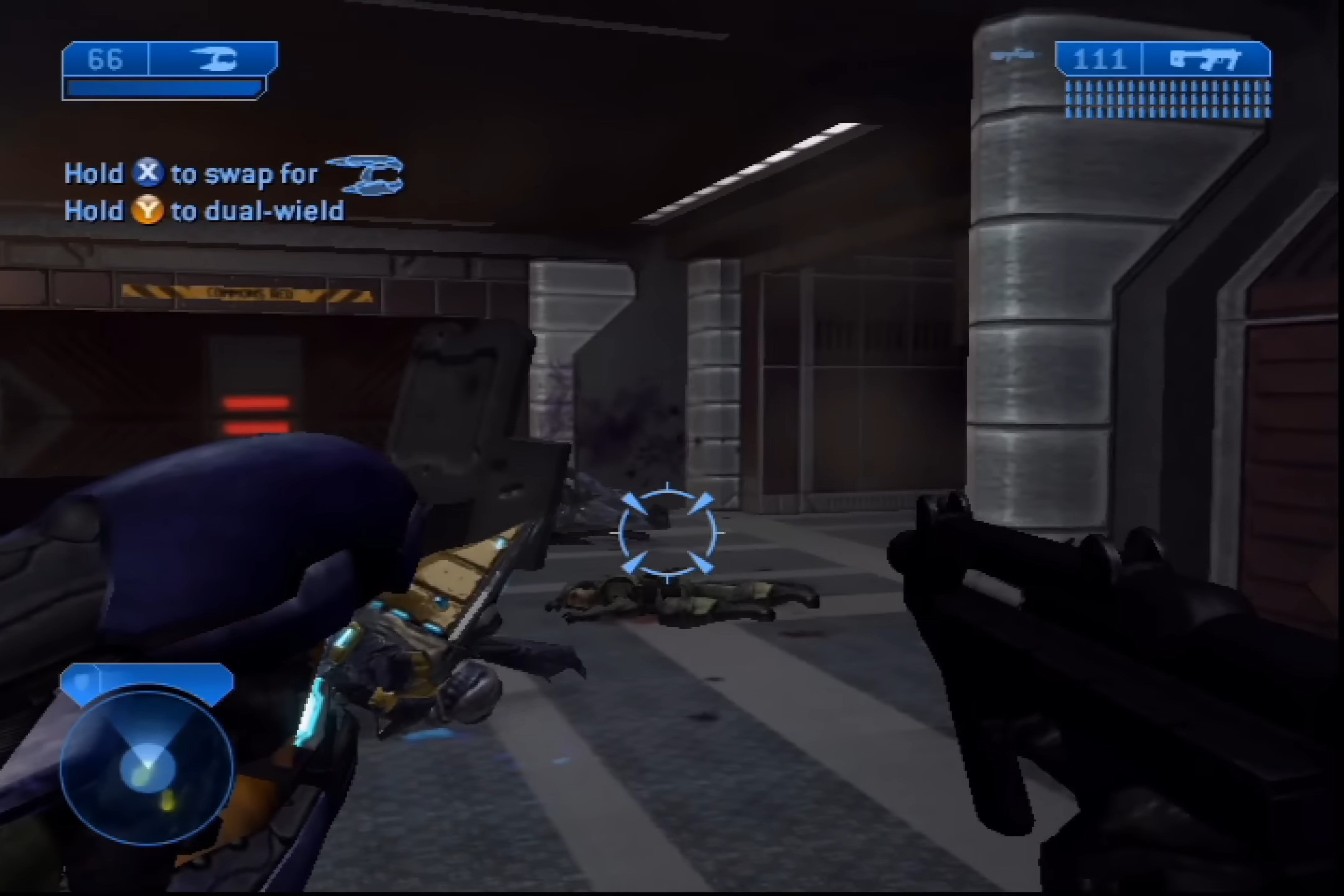Click the text 'Hold X to swap for'
This screenshot has height=896, width=1344.
click(x=190, y=174)
